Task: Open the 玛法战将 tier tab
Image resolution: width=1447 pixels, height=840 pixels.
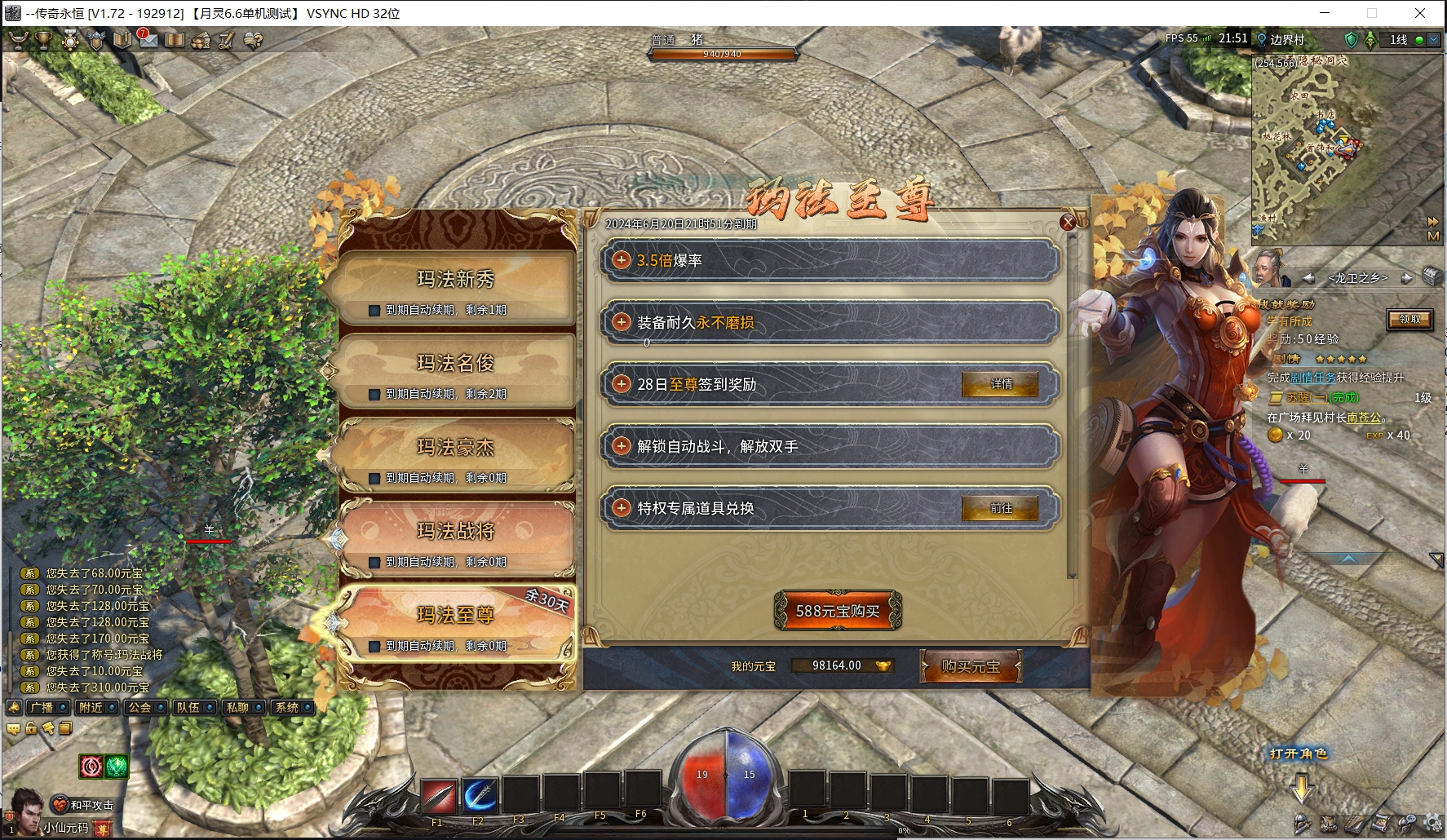Action: 455,532
